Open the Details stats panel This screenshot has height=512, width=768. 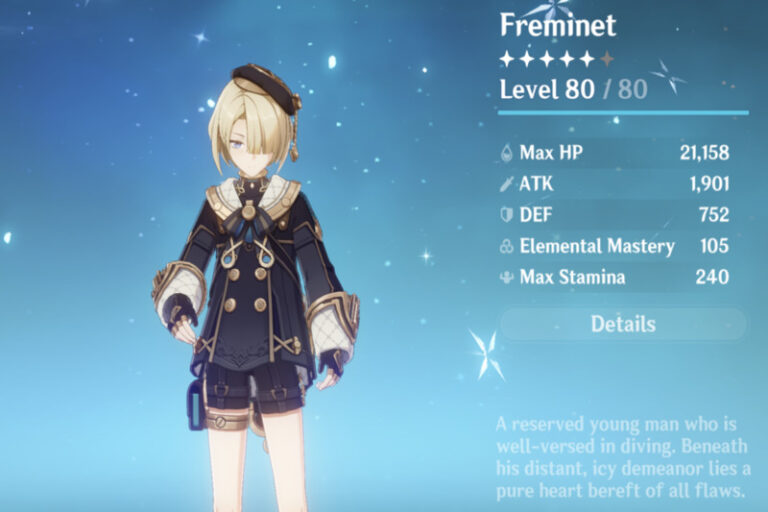pyautogui.click(x=623, y=324)
